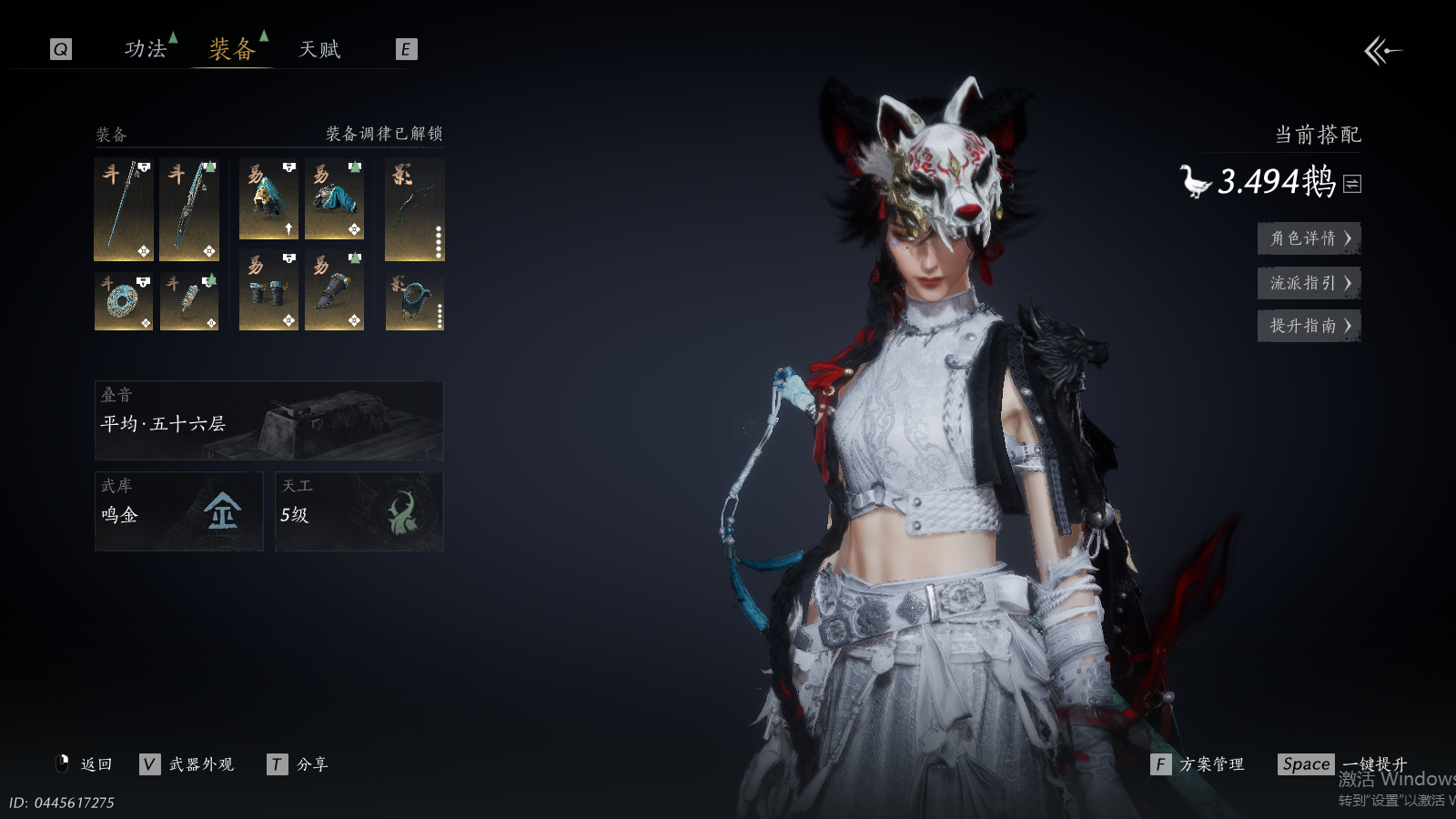The width and height of the screenshot is (1456, 819).
Task: Click the back arrow at top right
Action: click(x=1382, y=51)
